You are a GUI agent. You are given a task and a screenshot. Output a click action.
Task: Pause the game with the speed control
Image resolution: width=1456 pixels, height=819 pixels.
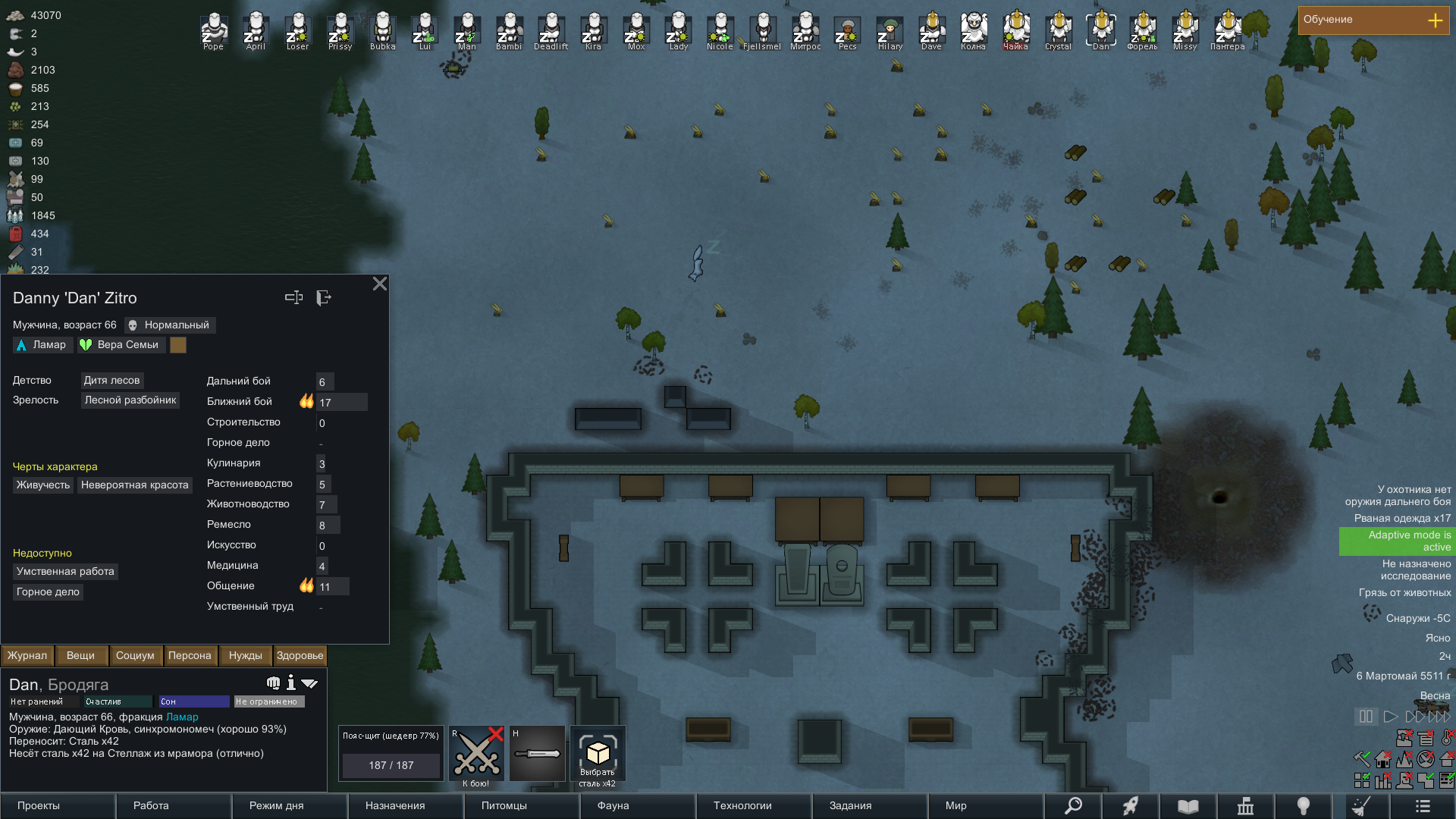tap(1366, 716)
